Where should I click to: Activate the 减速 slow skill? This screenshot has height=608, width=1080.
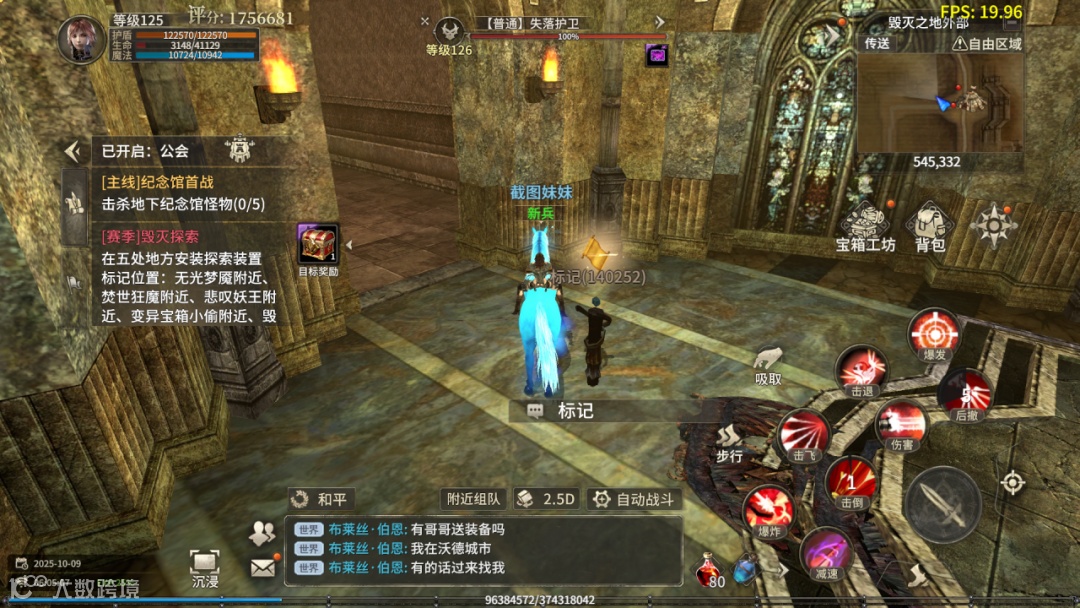point(826,553)
